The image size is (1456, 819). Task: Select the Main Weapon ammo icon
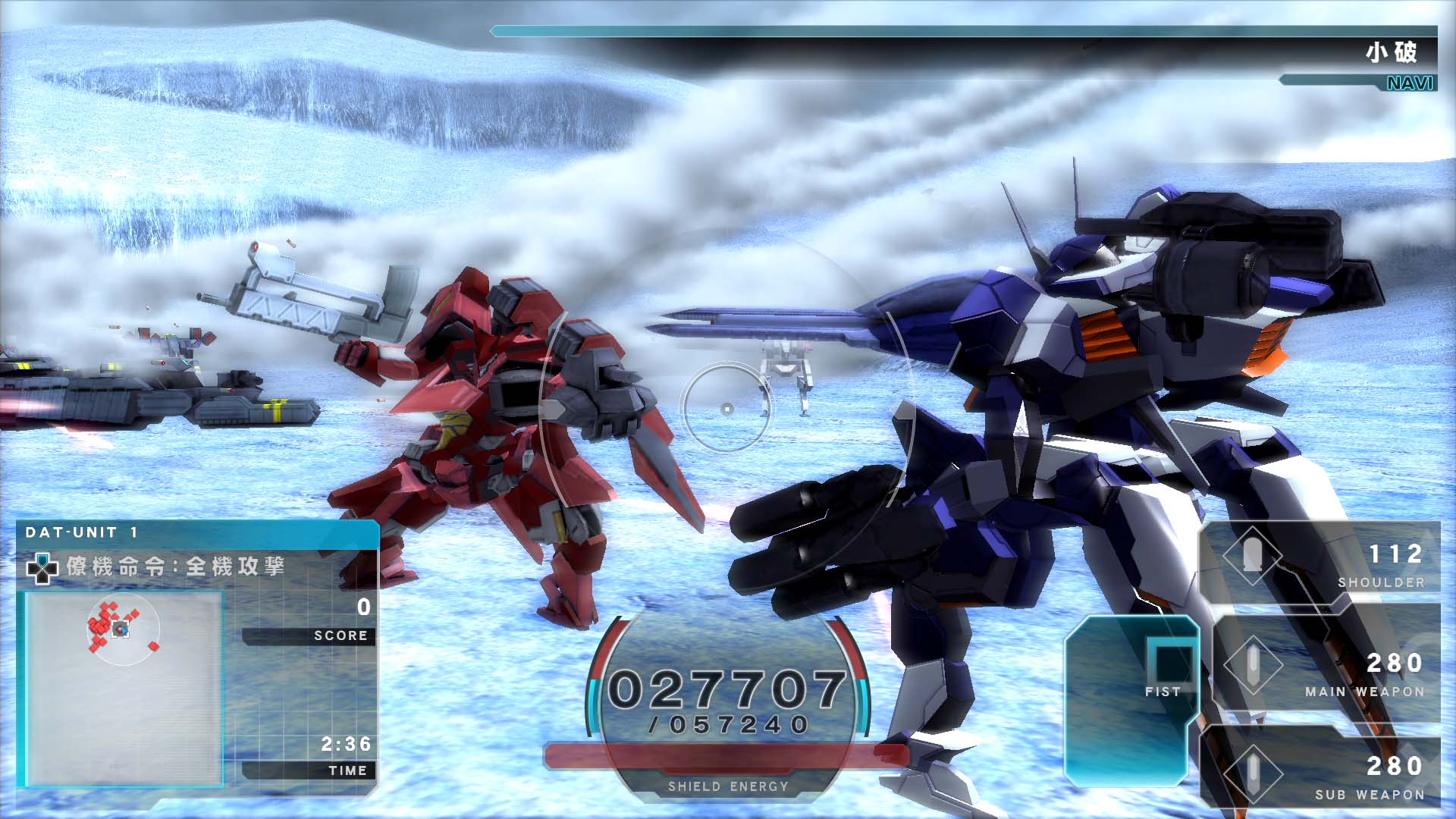[x=1255, y=665]
